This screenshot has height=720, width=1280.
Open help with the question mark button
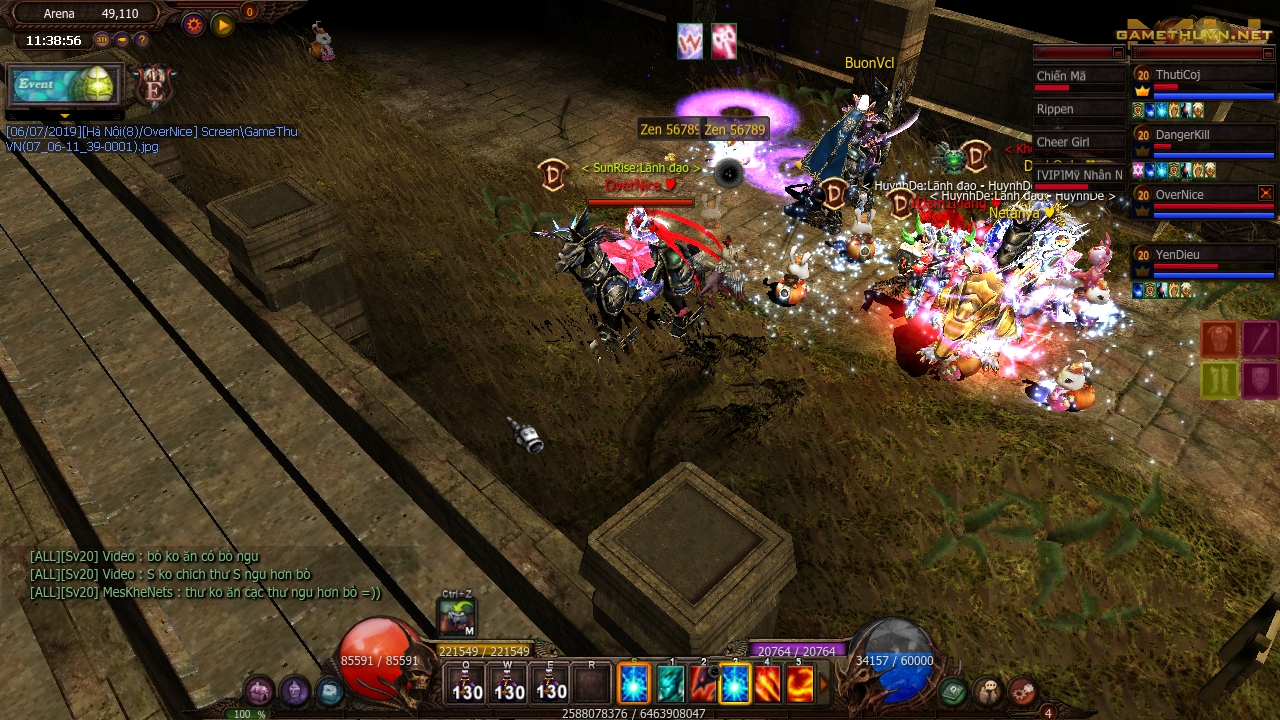click(x=142, y=40)
